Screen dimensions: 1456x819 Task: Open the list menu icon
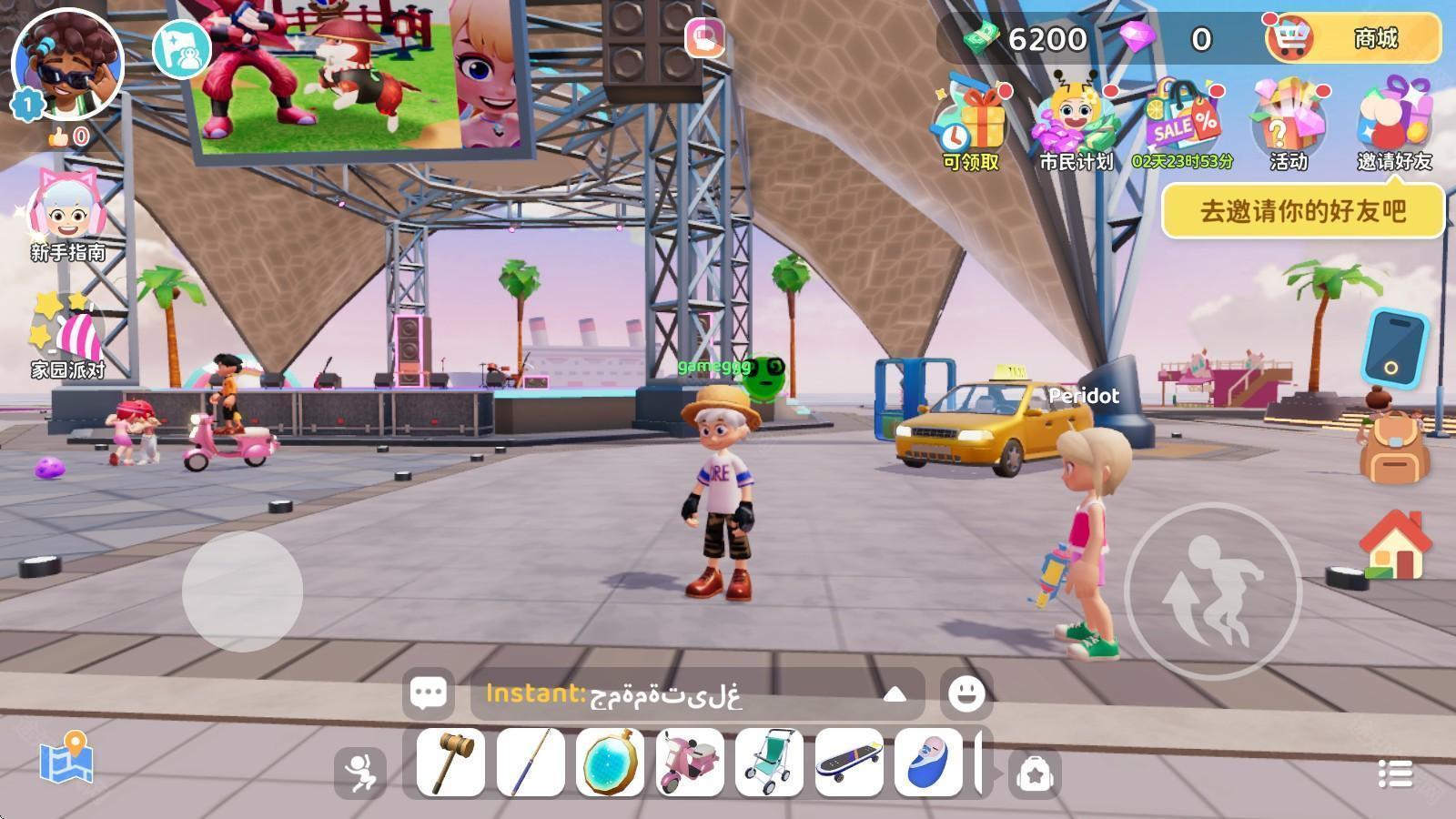coord(1395,773)
